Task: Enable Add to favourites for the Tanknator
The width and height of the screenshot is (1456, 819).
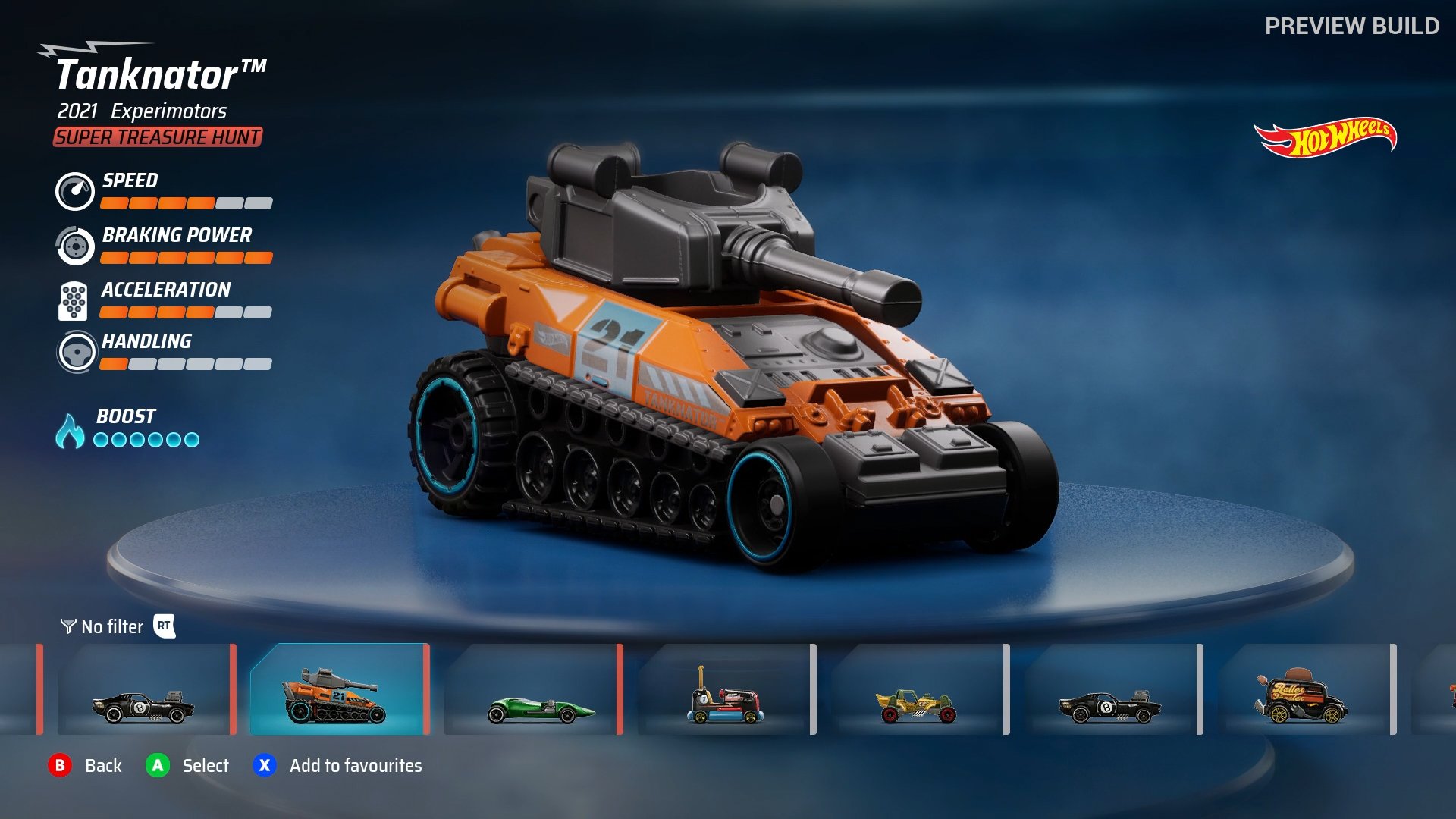Action: pyautogui.click(x=264, y=766)
